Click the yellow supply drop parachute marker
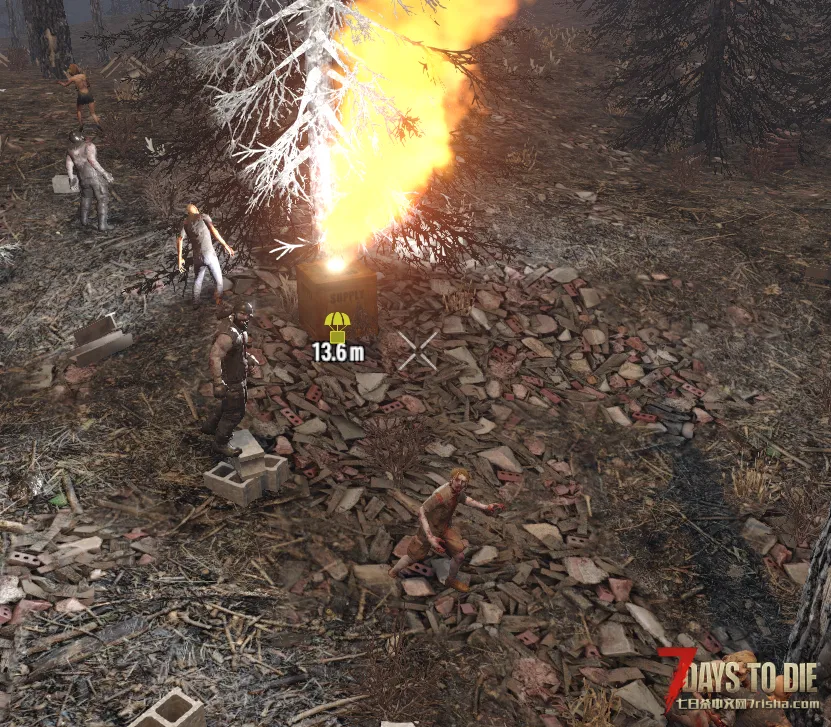This screenshot has width=831, height=727. [x=337, y=326]
